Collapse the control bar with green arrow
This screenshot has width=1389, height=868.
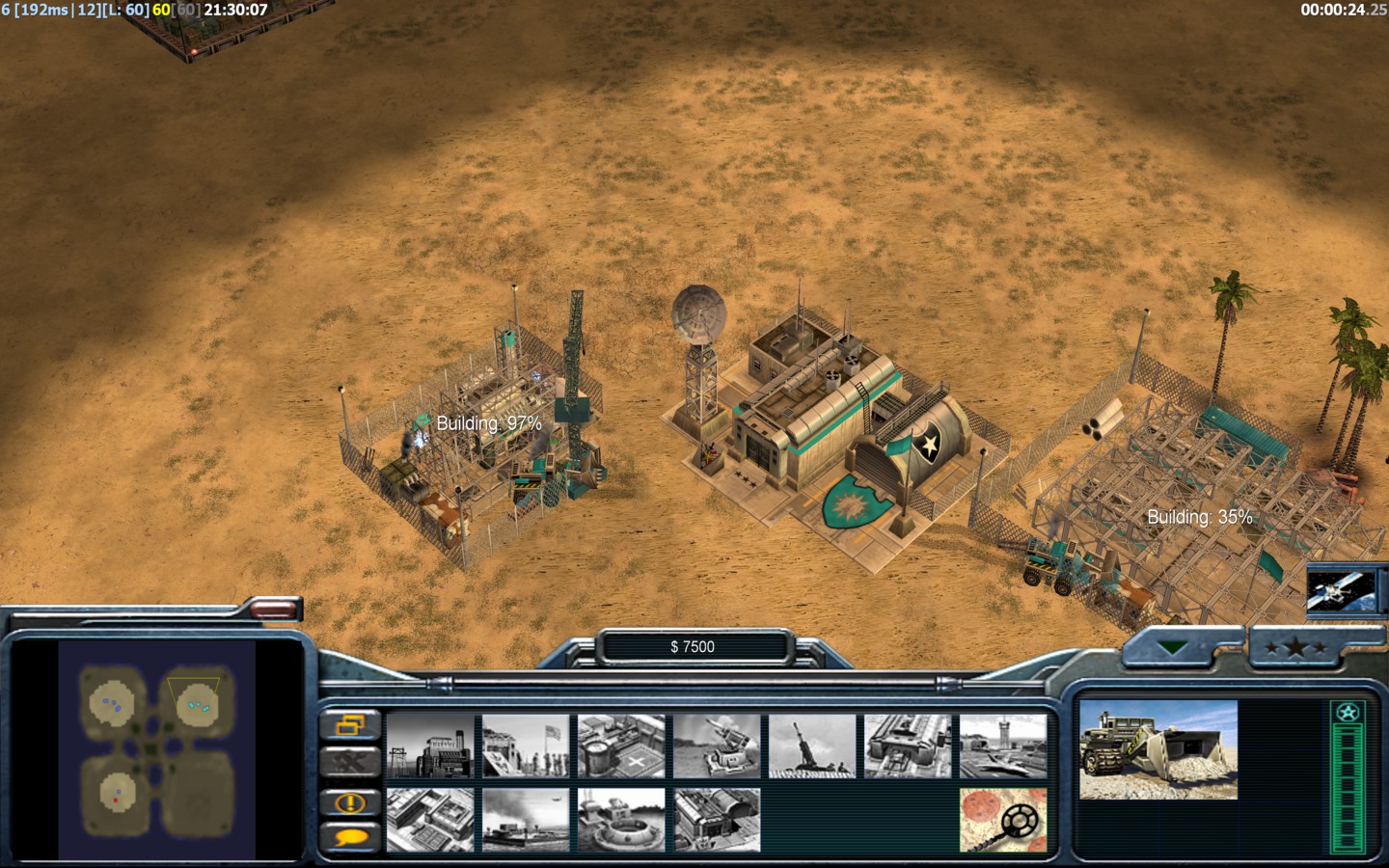click(1172, 647)
